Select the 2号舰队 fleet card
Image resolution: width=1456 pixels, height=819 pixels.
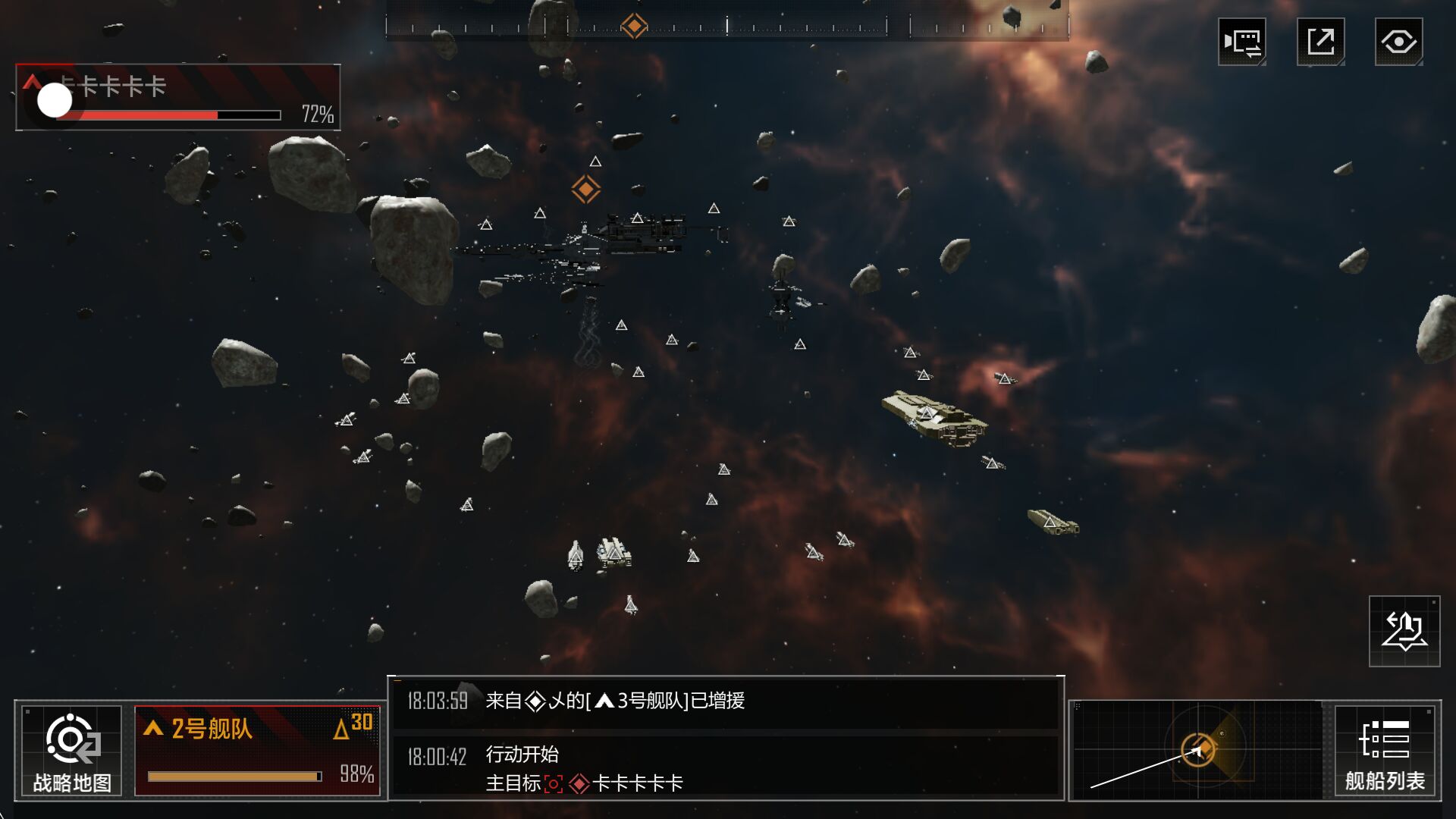[x=257, y=751]
